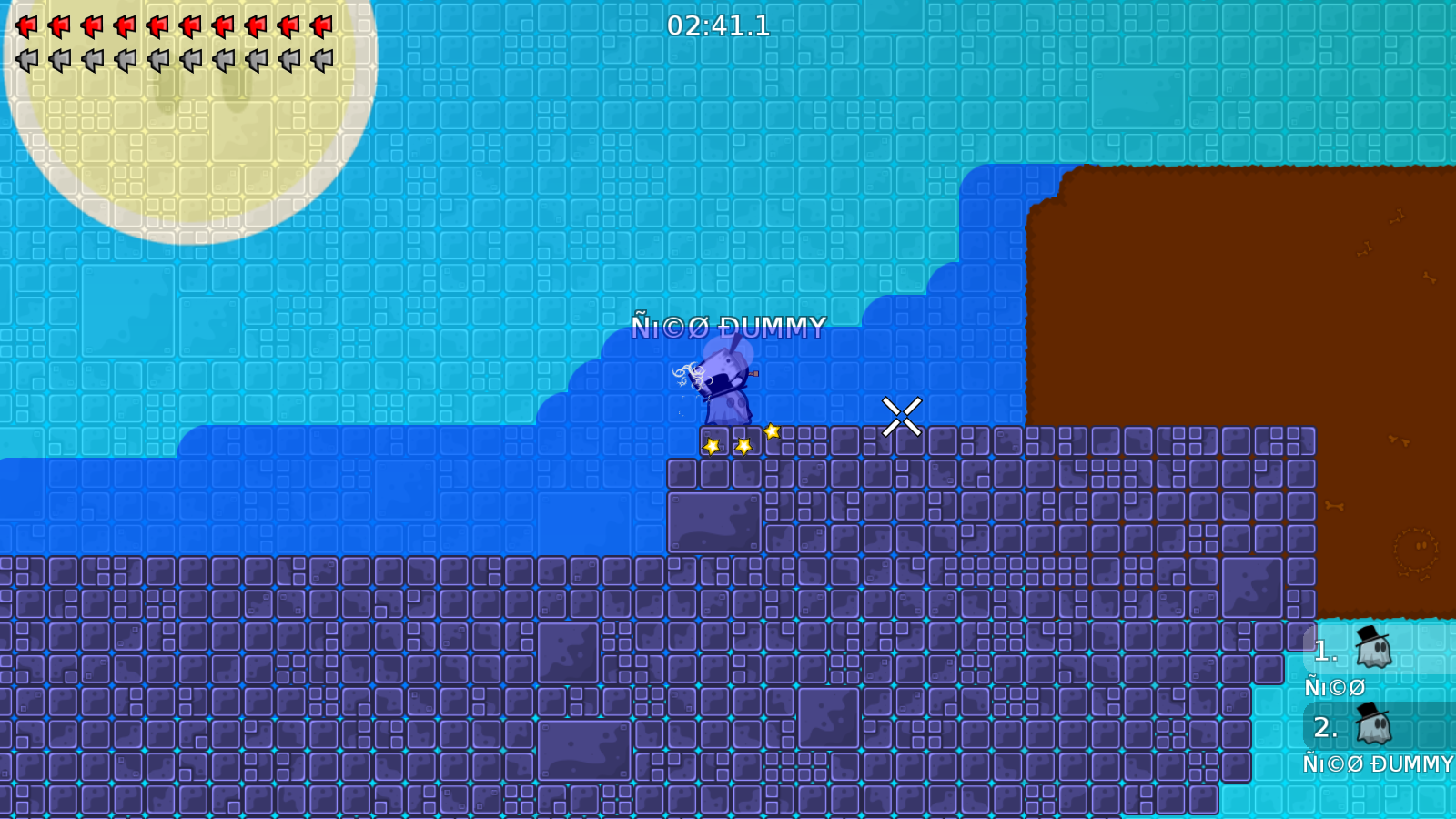Select the rank 2 entry labeled Ñı©Ø ÐUMMY
Viewport: 1456px width, 819px height.
tap(1376, 765)
